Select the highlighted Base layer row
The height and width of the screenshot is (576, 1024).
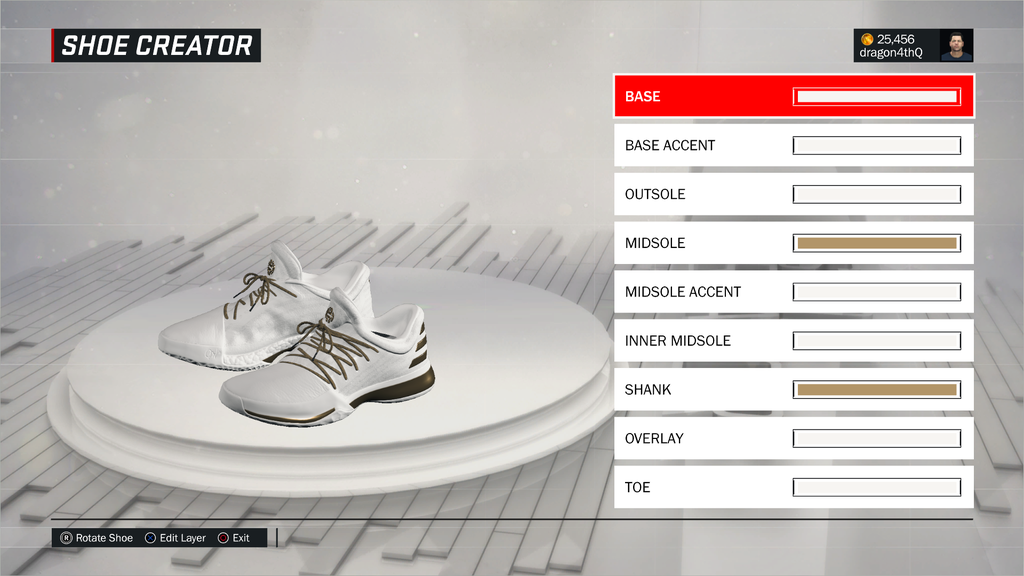(x=793, y=97)
